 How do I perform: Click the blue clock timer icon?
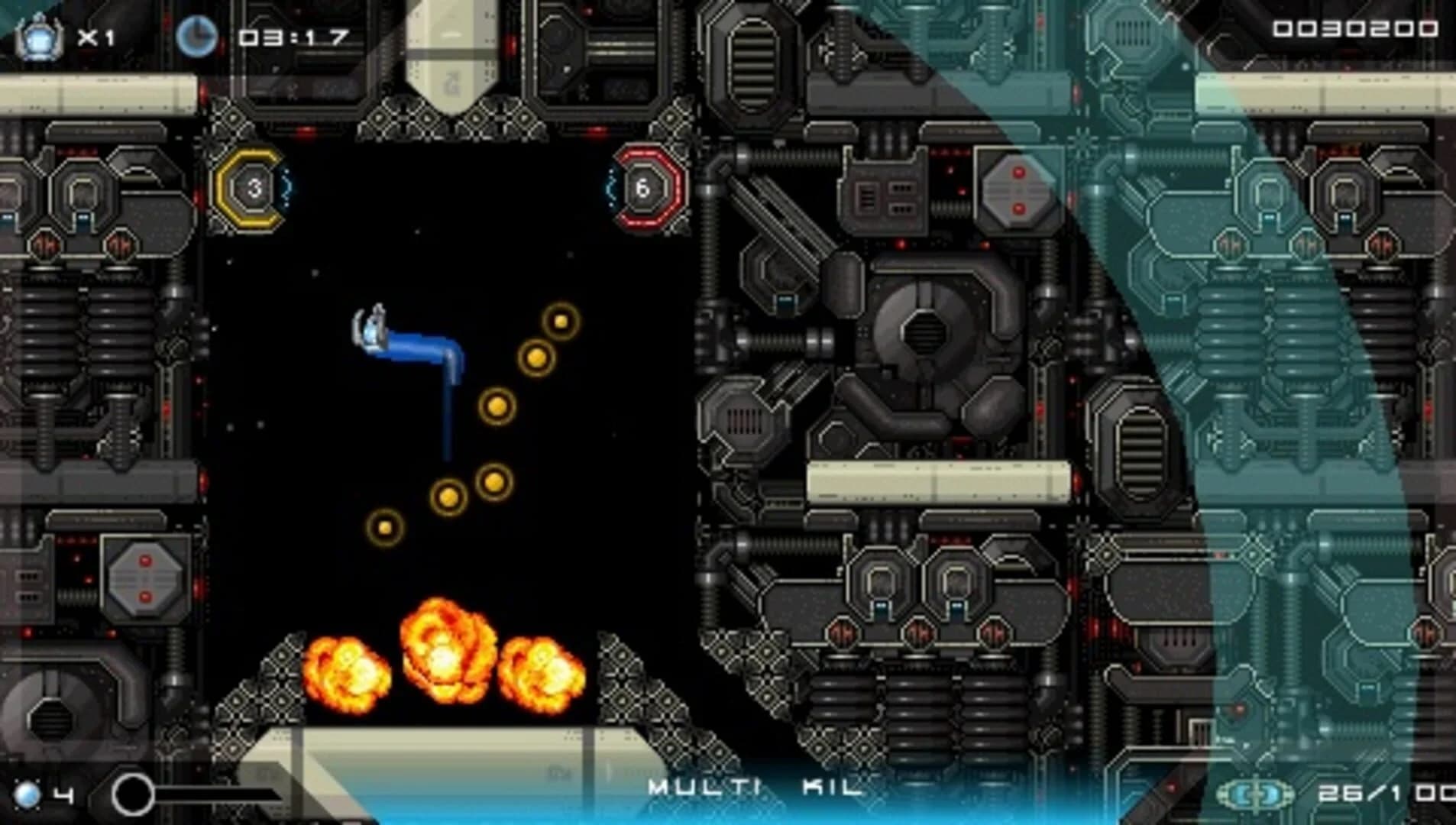click(x=199, y=32)
